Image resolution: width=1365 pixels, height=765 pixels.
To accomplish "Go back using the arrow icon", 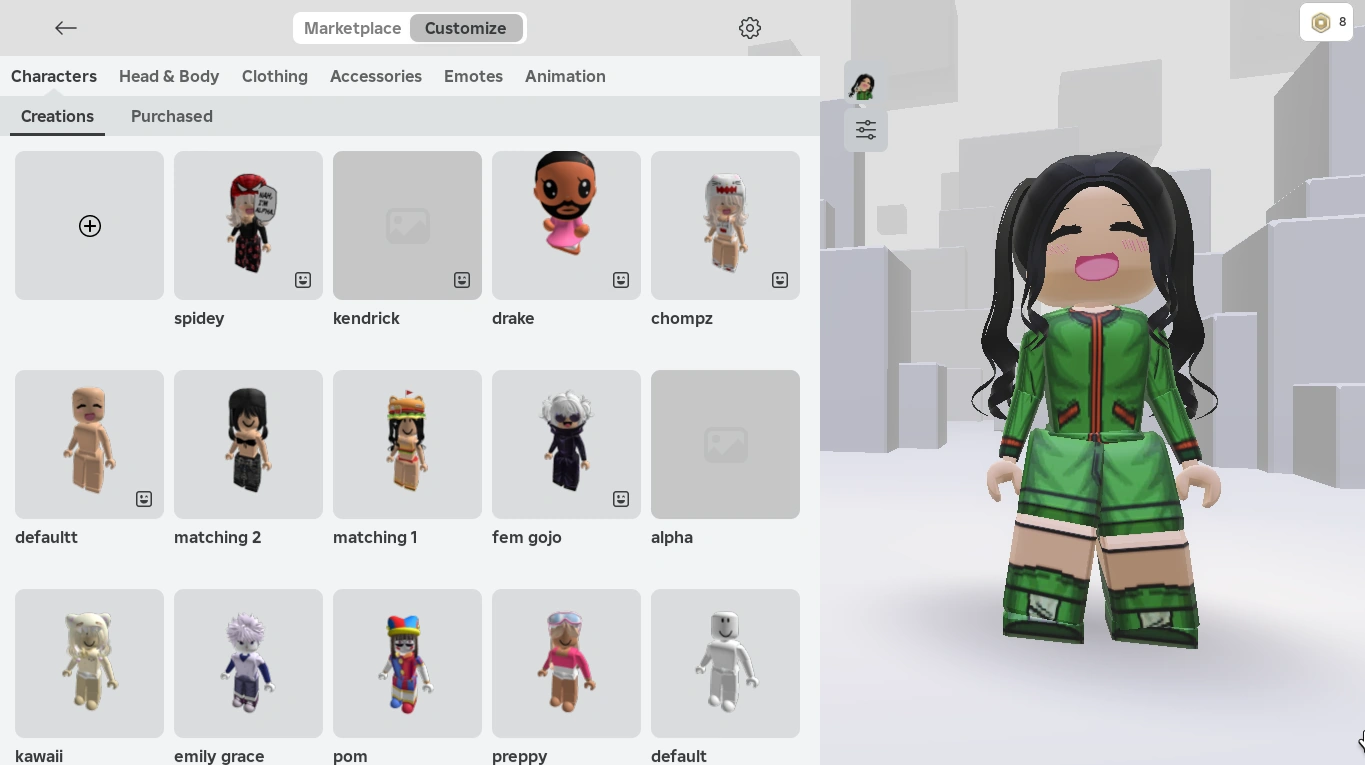I will click(x=65, y=28).
